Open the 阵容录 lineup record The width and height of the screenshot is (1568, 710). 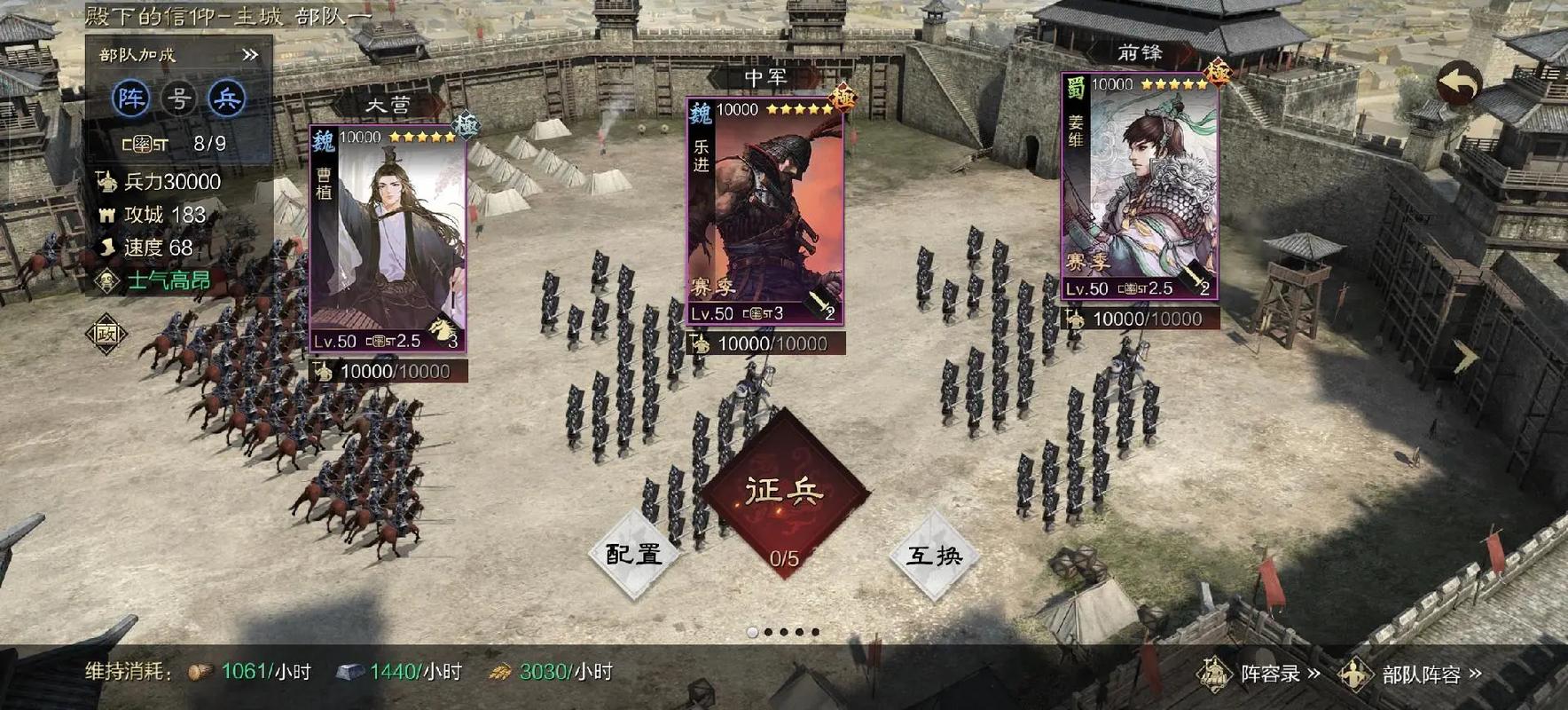[1260, 674]
